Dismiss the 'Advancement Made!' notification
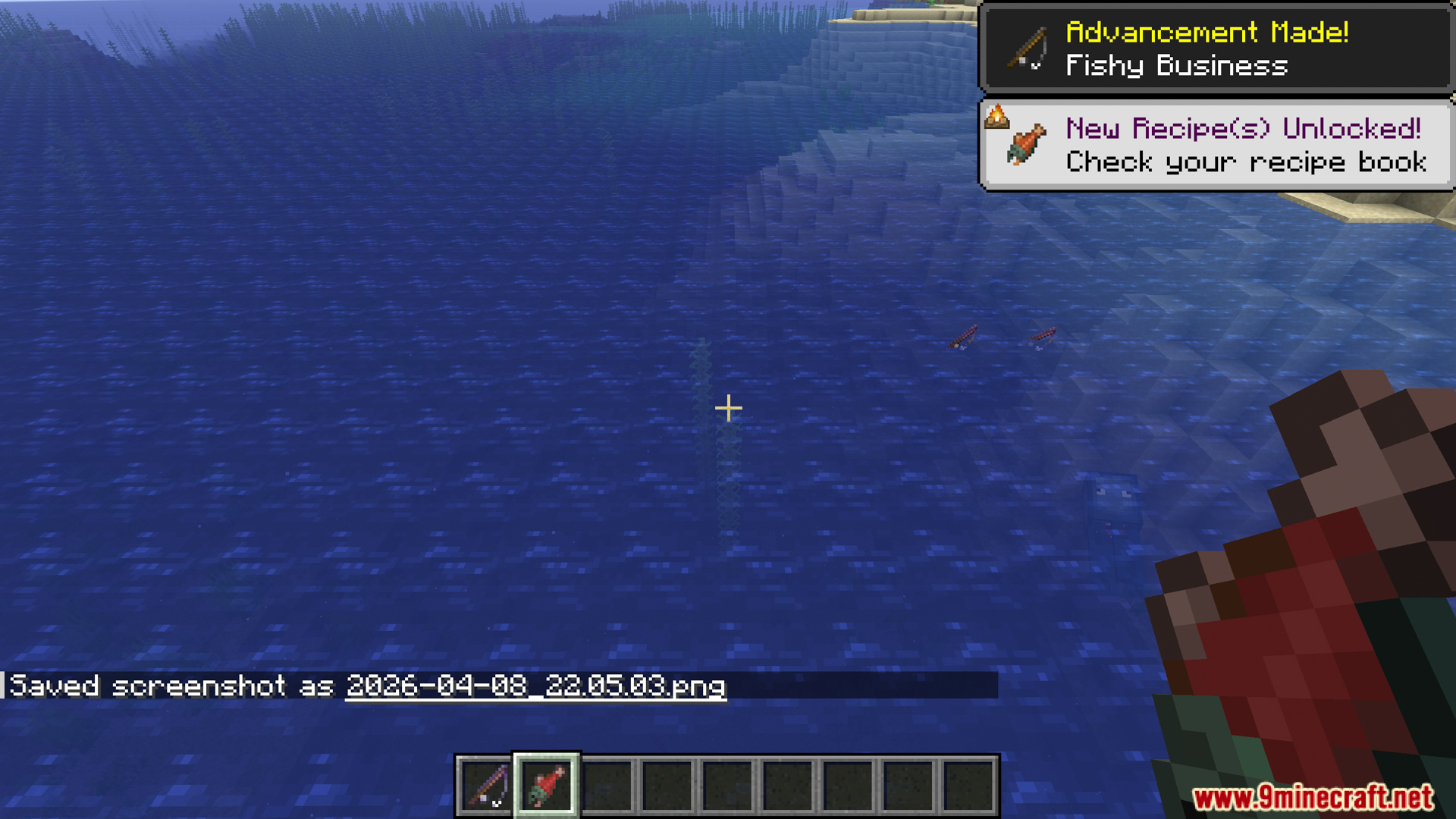Viewport: 1456px width, 819px height. tap(1215, 48)
